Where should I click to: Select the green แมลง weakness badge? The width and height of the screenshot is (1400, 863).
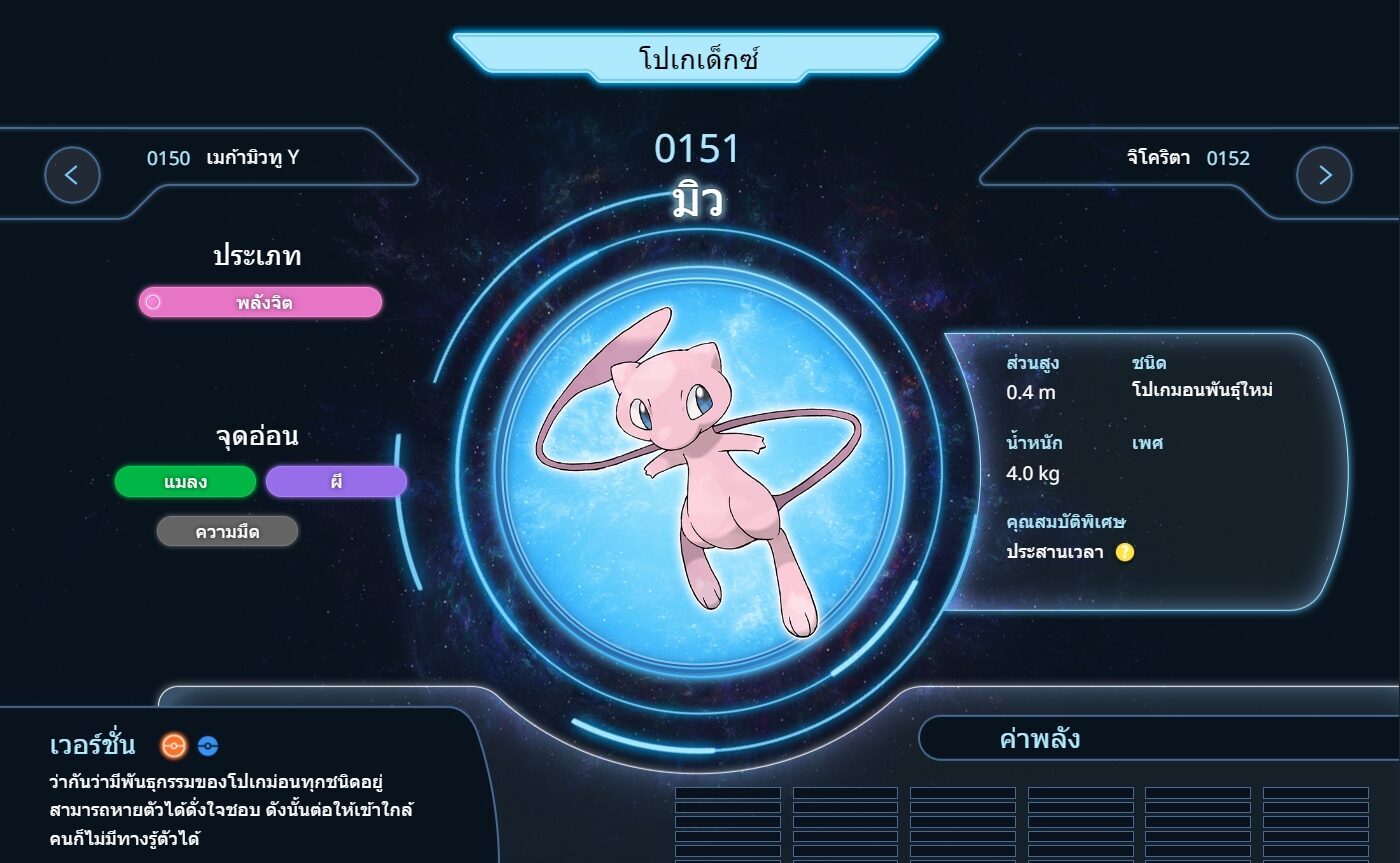point(185,482)
